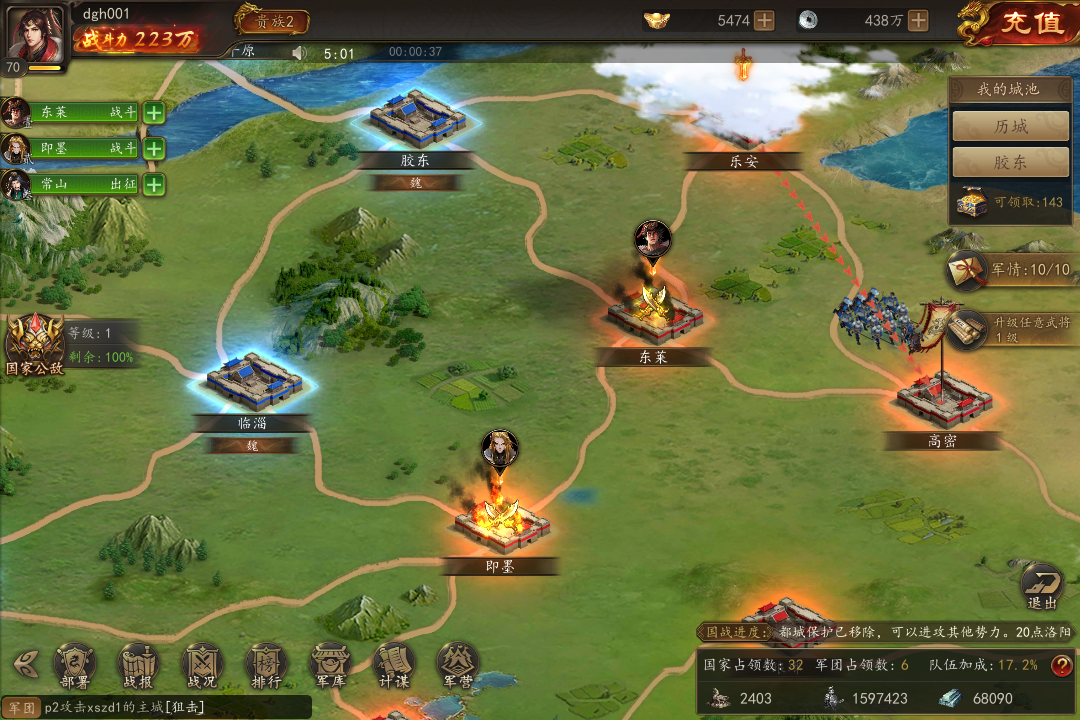Open player avatar profile
1080x720 pixels.
(x=34, y=32)
